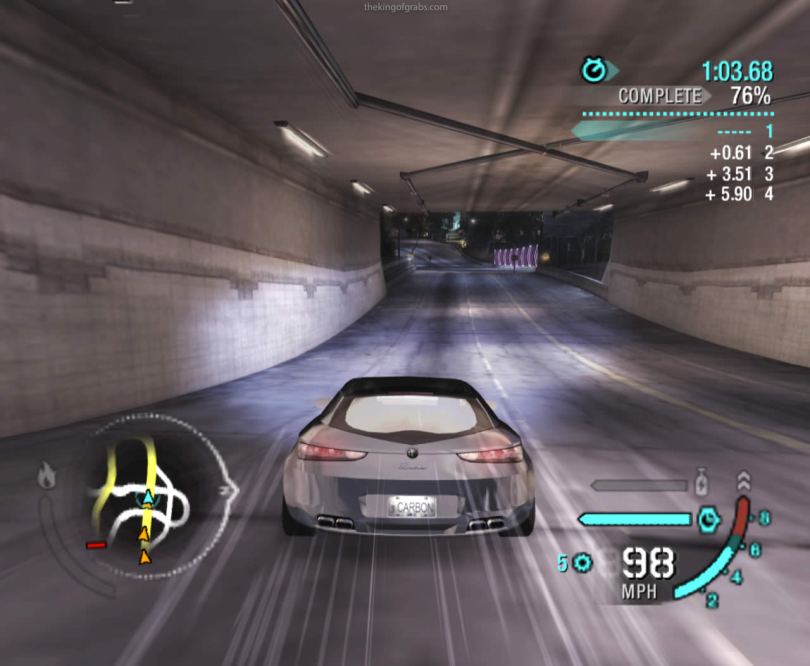
Task: Select the flame heat icon beside the minimap
Action: [46, 476]
